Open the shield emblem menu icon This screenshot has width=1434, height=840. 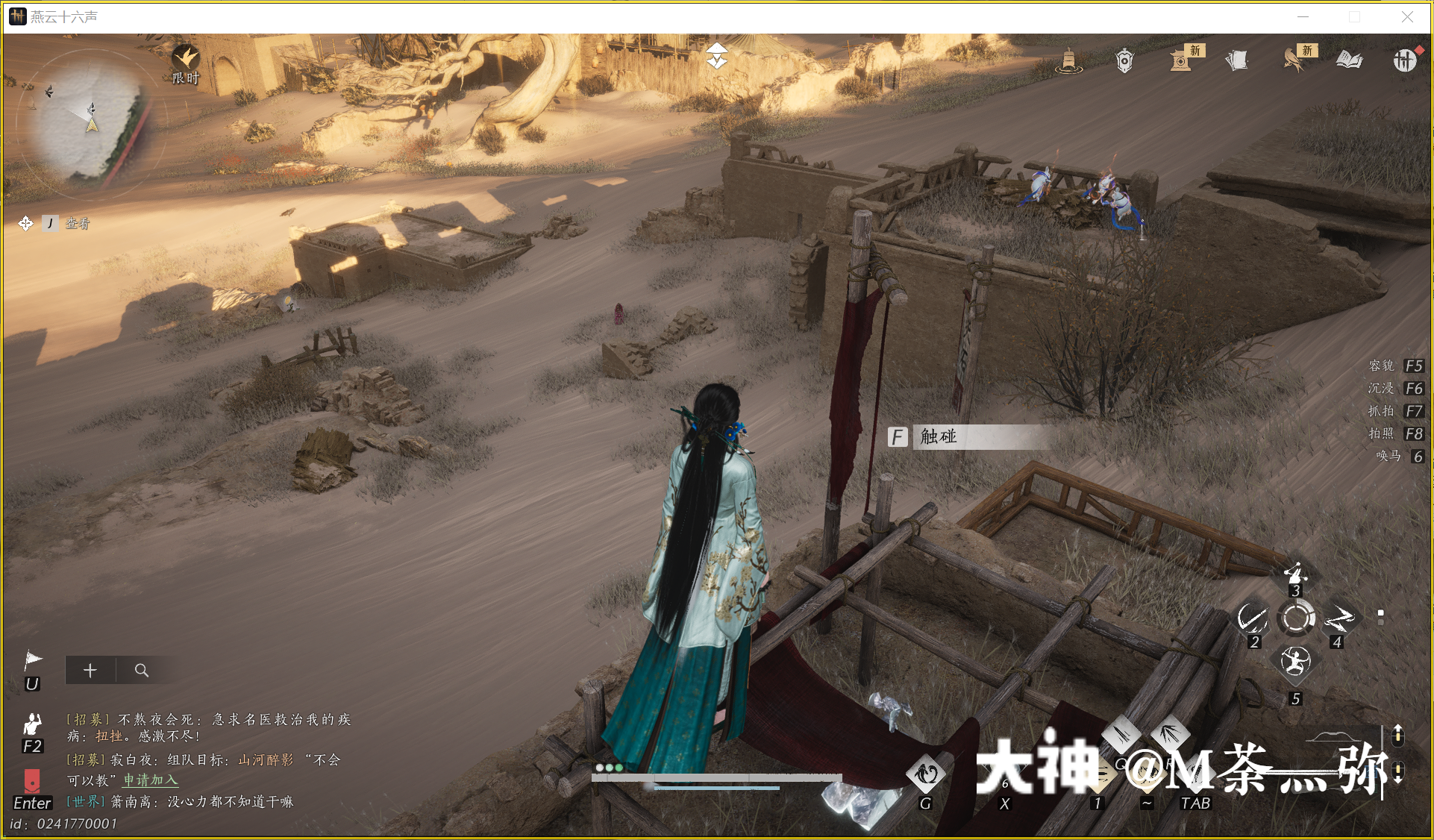pyautogui.click(x=1124, y=60)
